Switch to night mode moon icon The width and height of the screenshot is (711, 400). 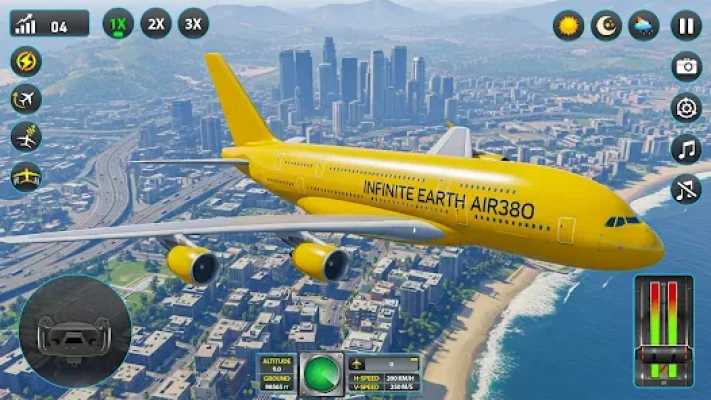[606, 25]
